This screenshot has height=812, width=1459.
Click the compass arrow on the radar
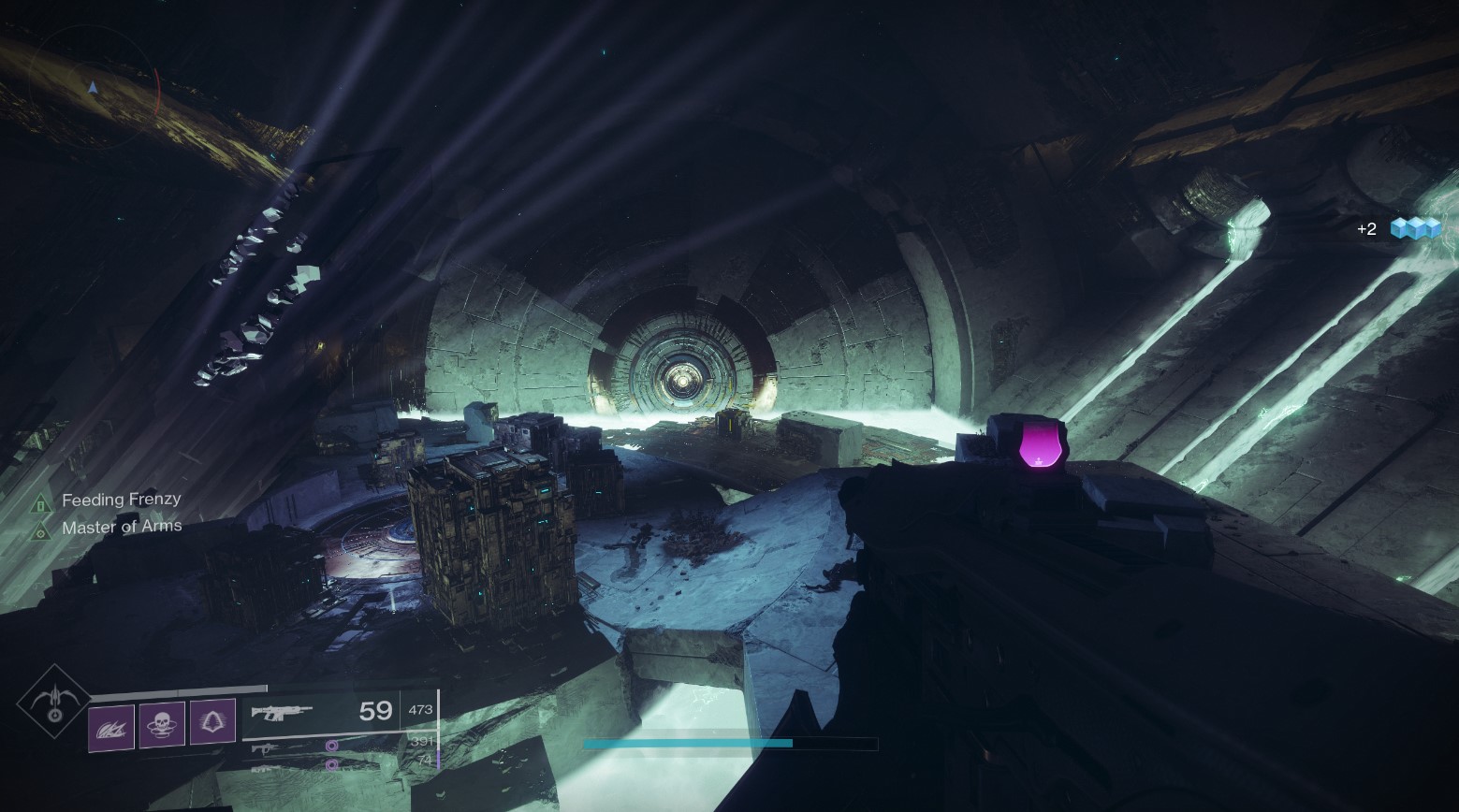point(93,85)
